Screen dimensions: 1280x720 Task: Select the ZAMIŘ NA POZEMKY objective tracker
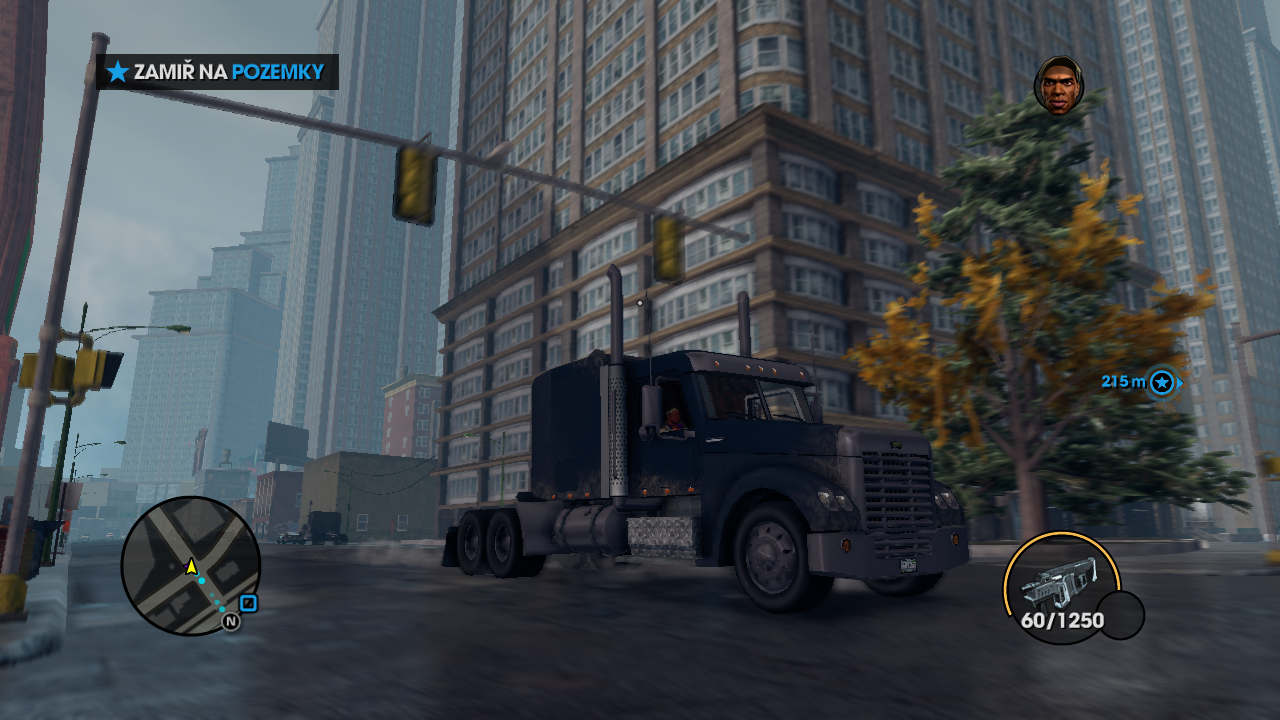click(x=217, y=72)
